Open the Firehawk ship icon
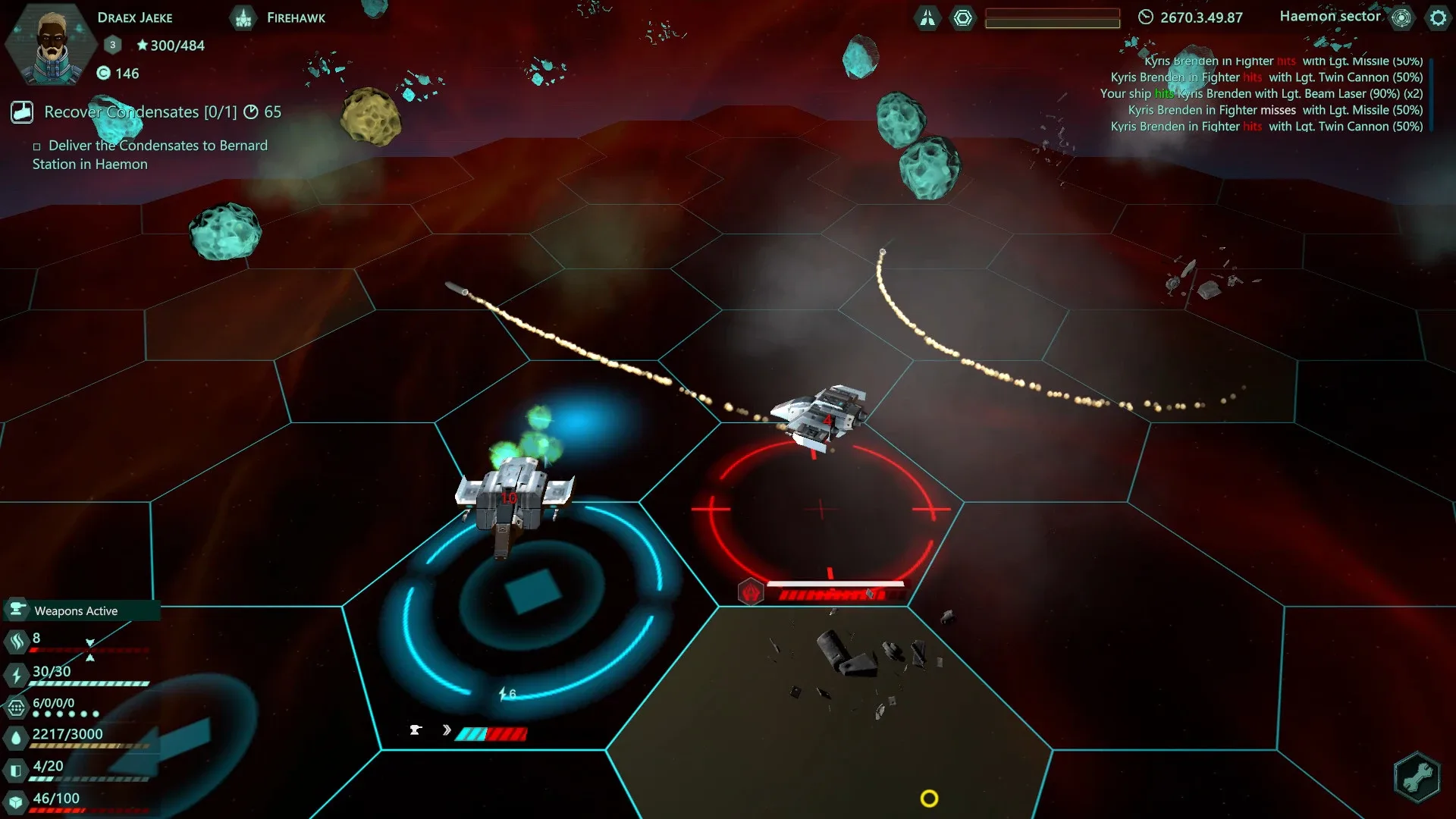The image size is (1456, 819). tap(243, 17)
